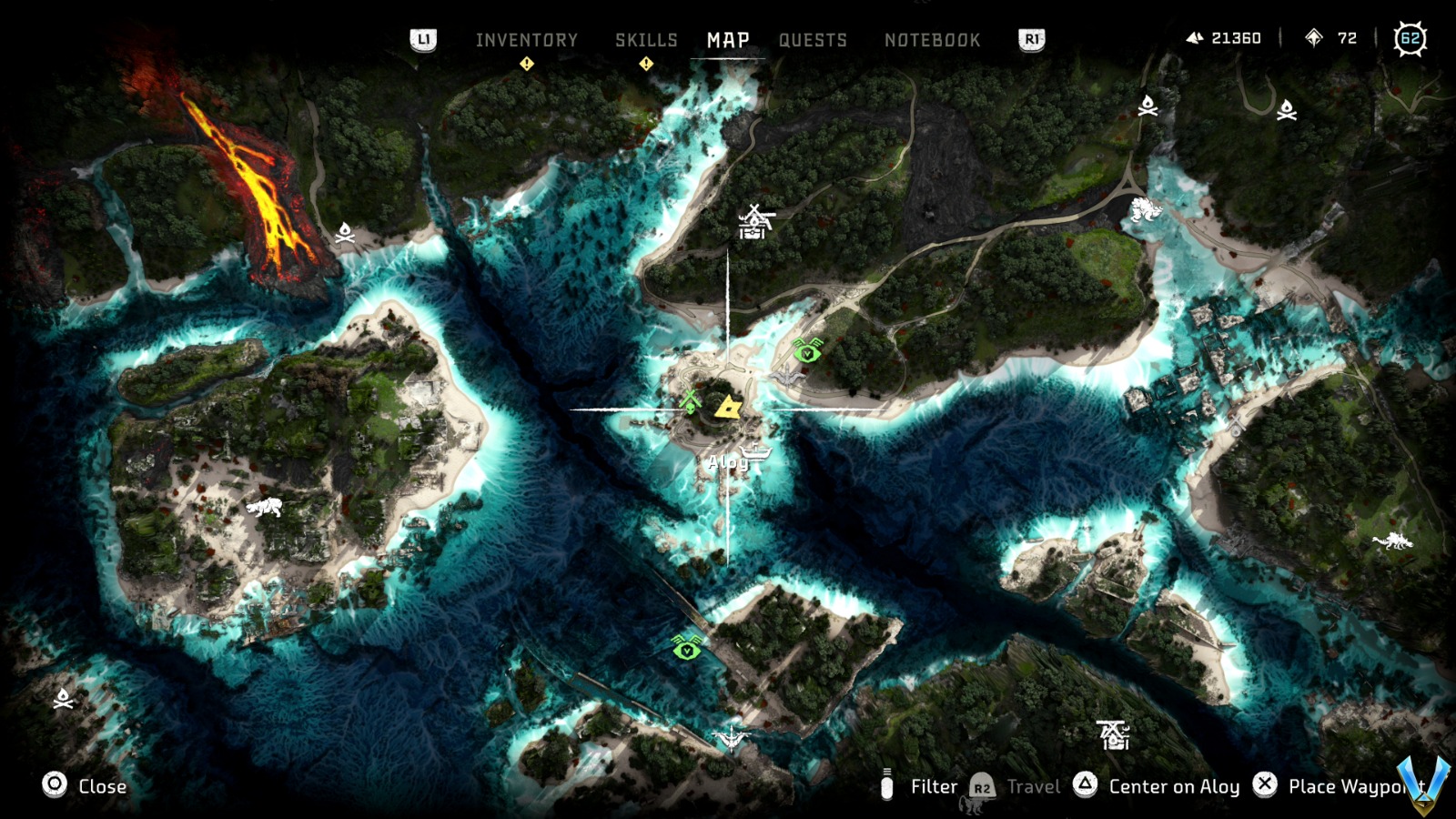1456x819 pixels.
Task: Switch to the QUESTS tab
Action: (813, 39)
